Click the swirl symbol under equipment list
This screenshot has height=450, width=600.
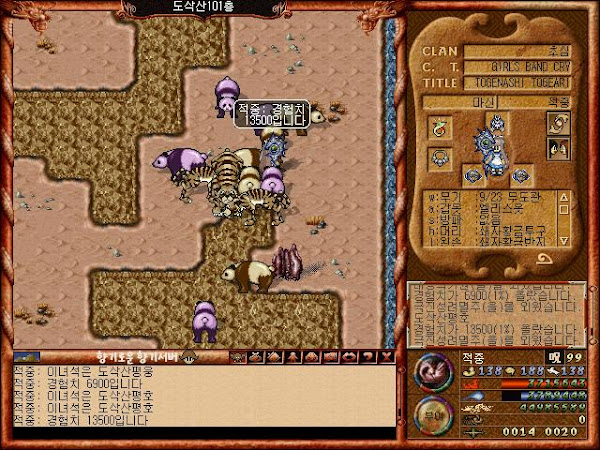545,258
